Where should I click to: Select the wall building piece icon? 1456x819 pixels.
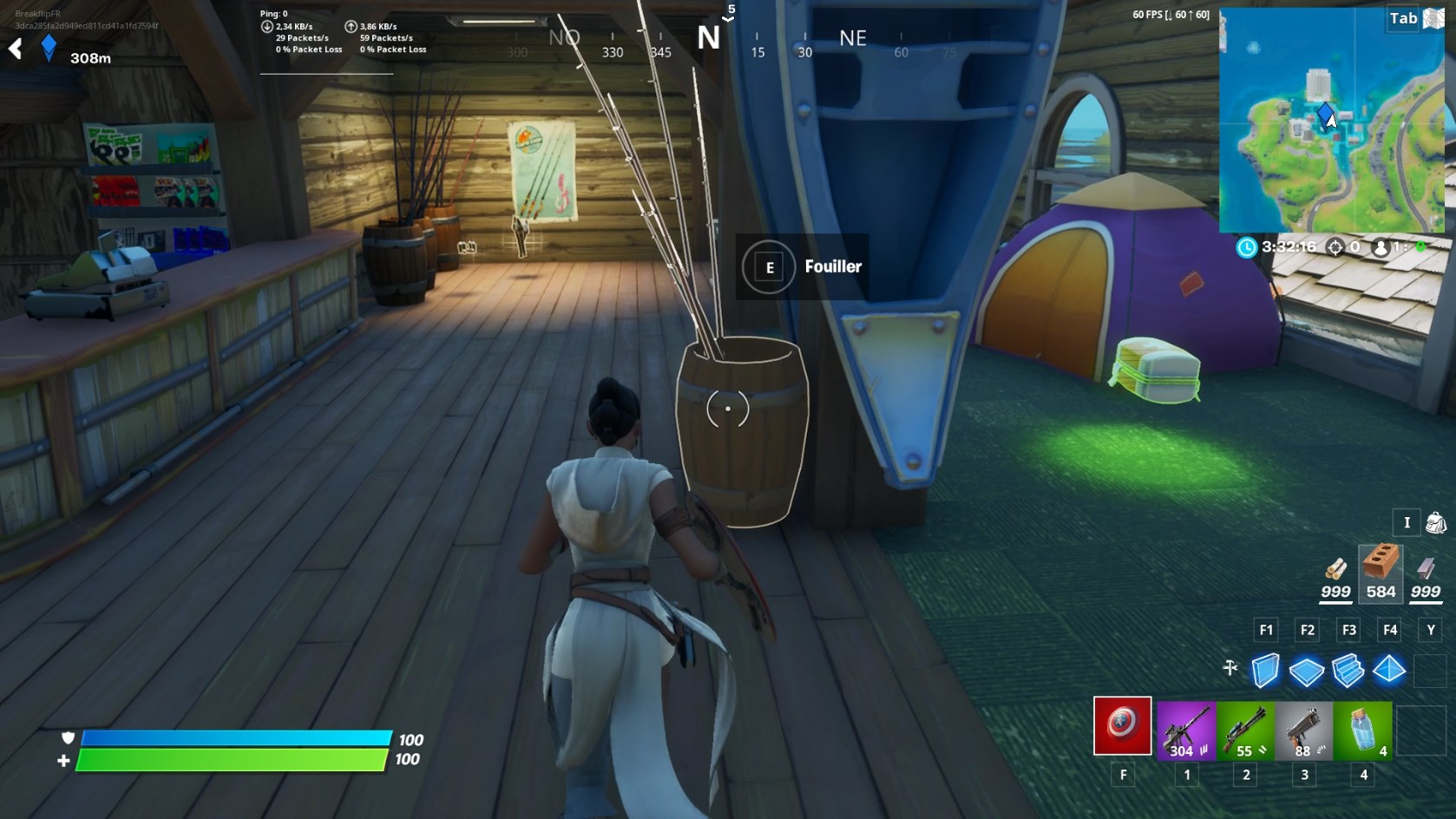click(x=1266, y=668)
